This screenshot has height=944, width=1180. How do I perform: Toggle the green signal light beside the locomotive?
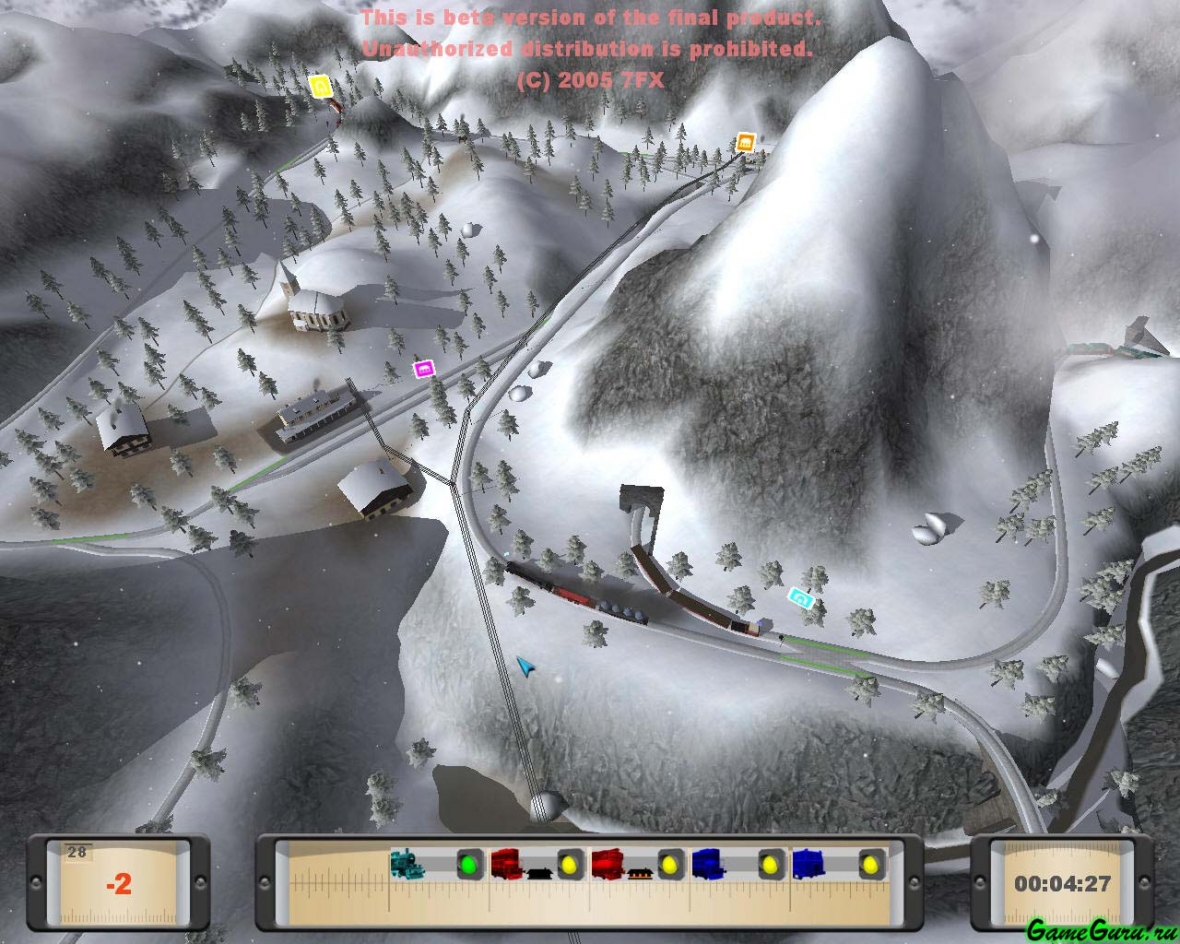[x=470, y=863]
